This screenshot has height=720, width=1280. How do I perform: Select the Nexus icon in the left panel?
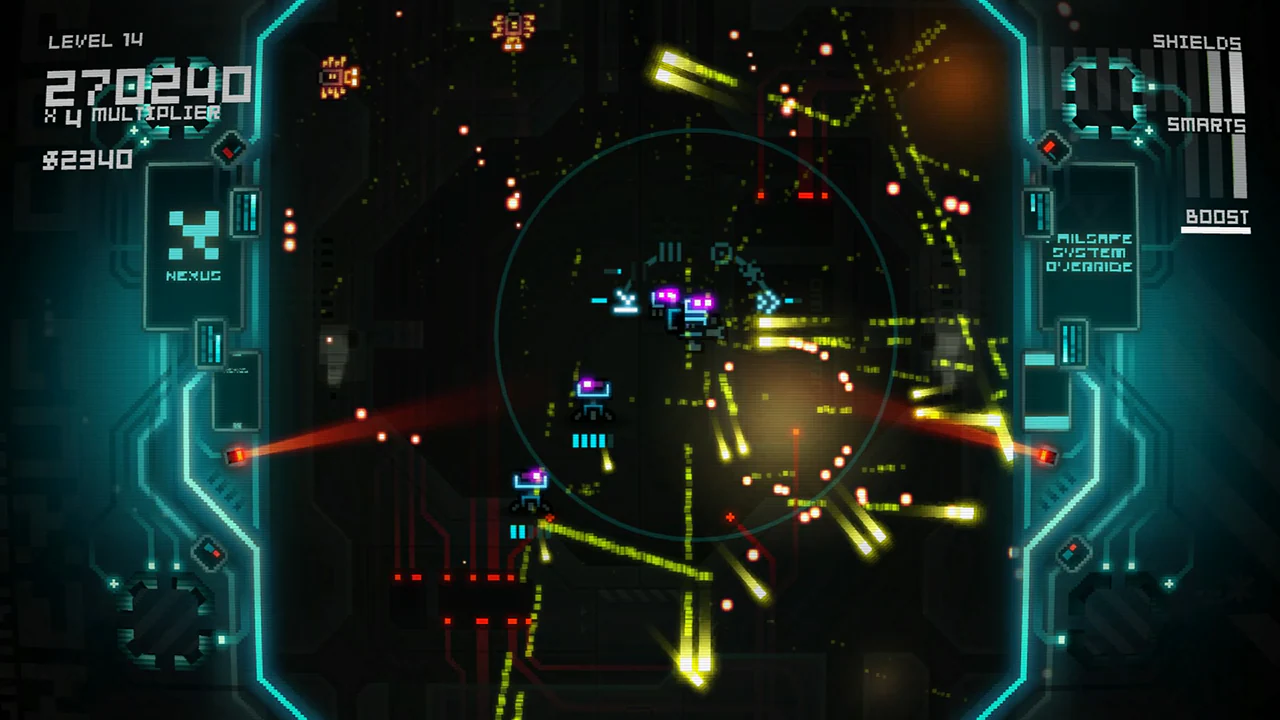coord(196,240)
